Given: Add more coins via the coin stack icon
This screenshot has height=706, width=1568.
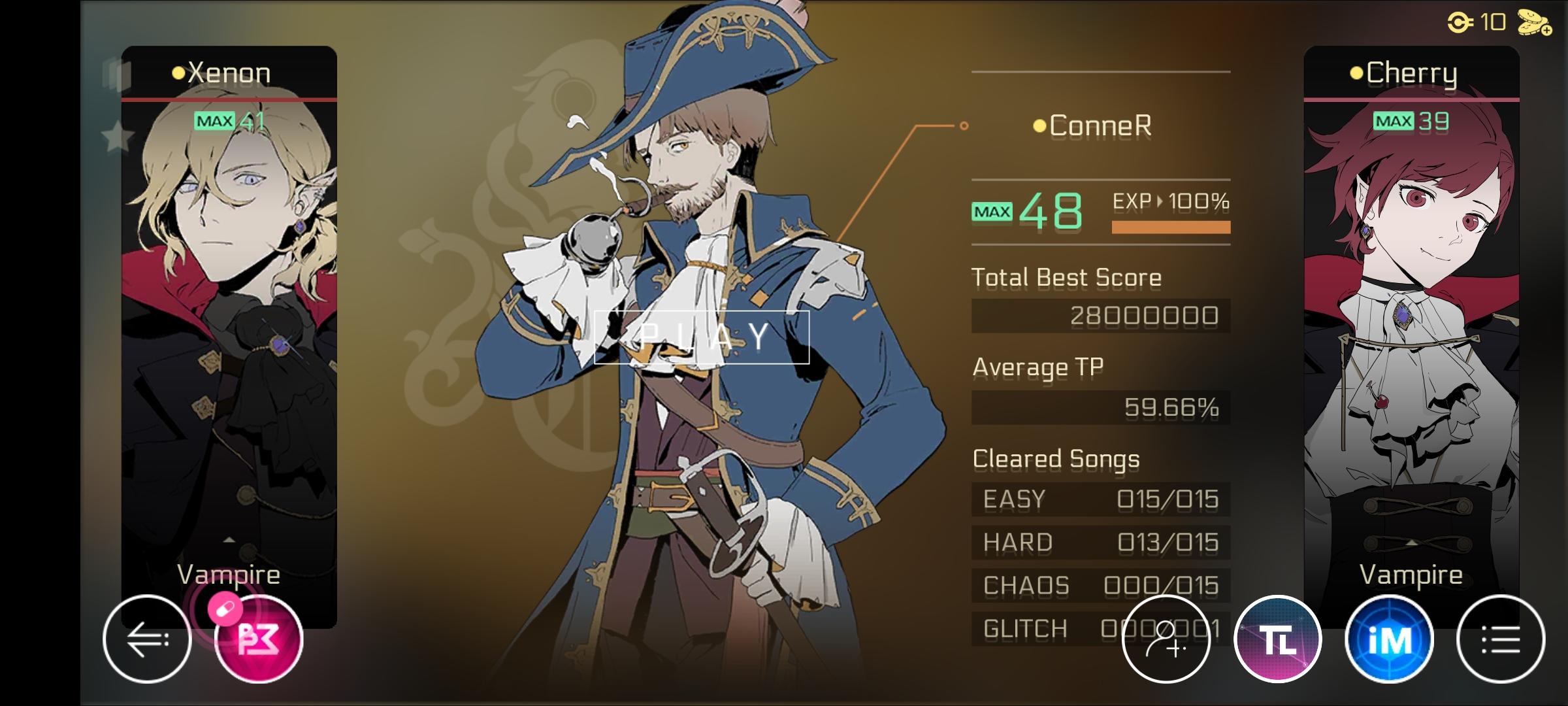Looking at the screenshot, I should [x=1534, y=23].
